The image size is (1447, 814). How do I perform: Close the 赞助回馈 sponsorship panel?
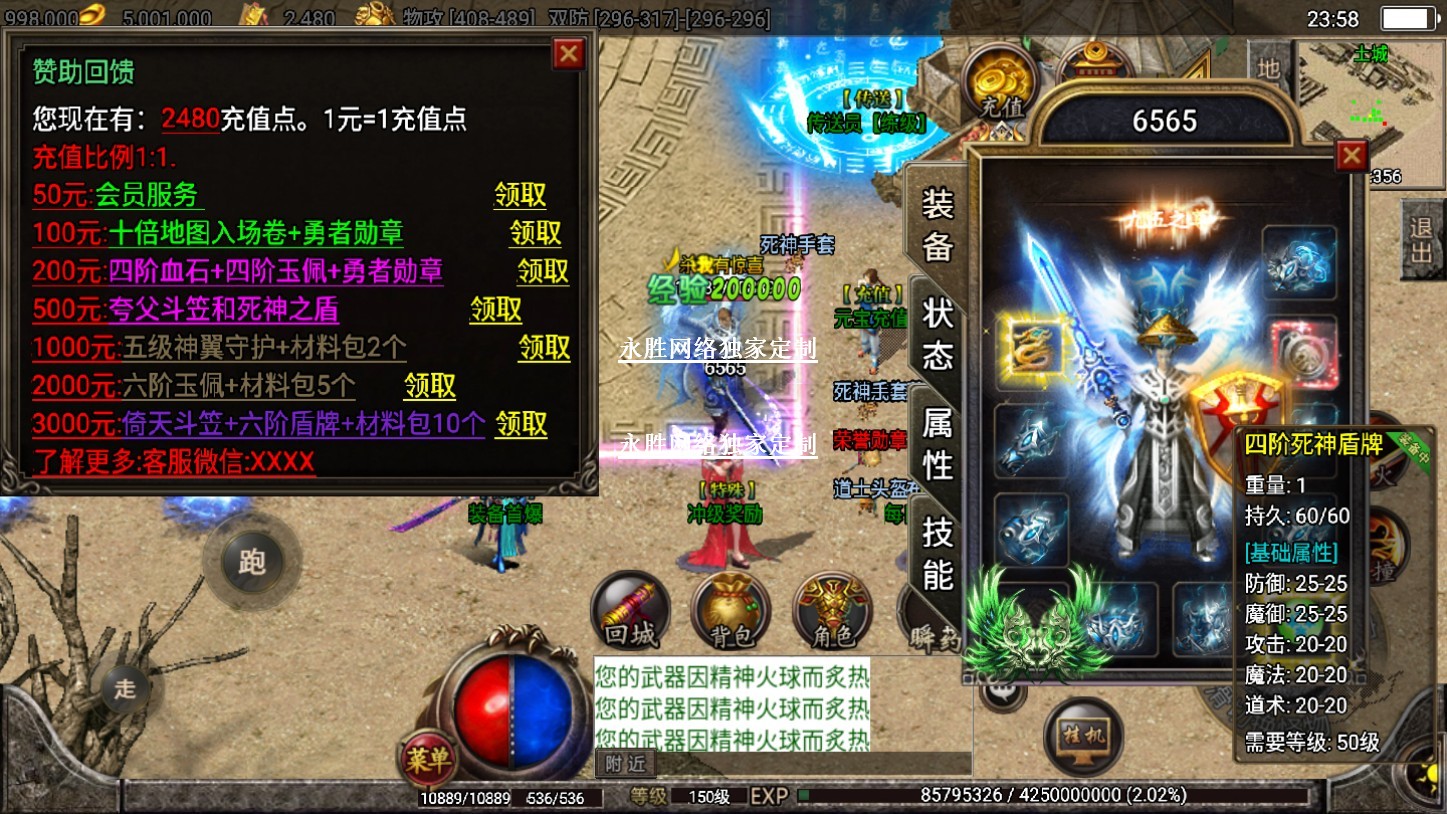click(x=569, y=54)
